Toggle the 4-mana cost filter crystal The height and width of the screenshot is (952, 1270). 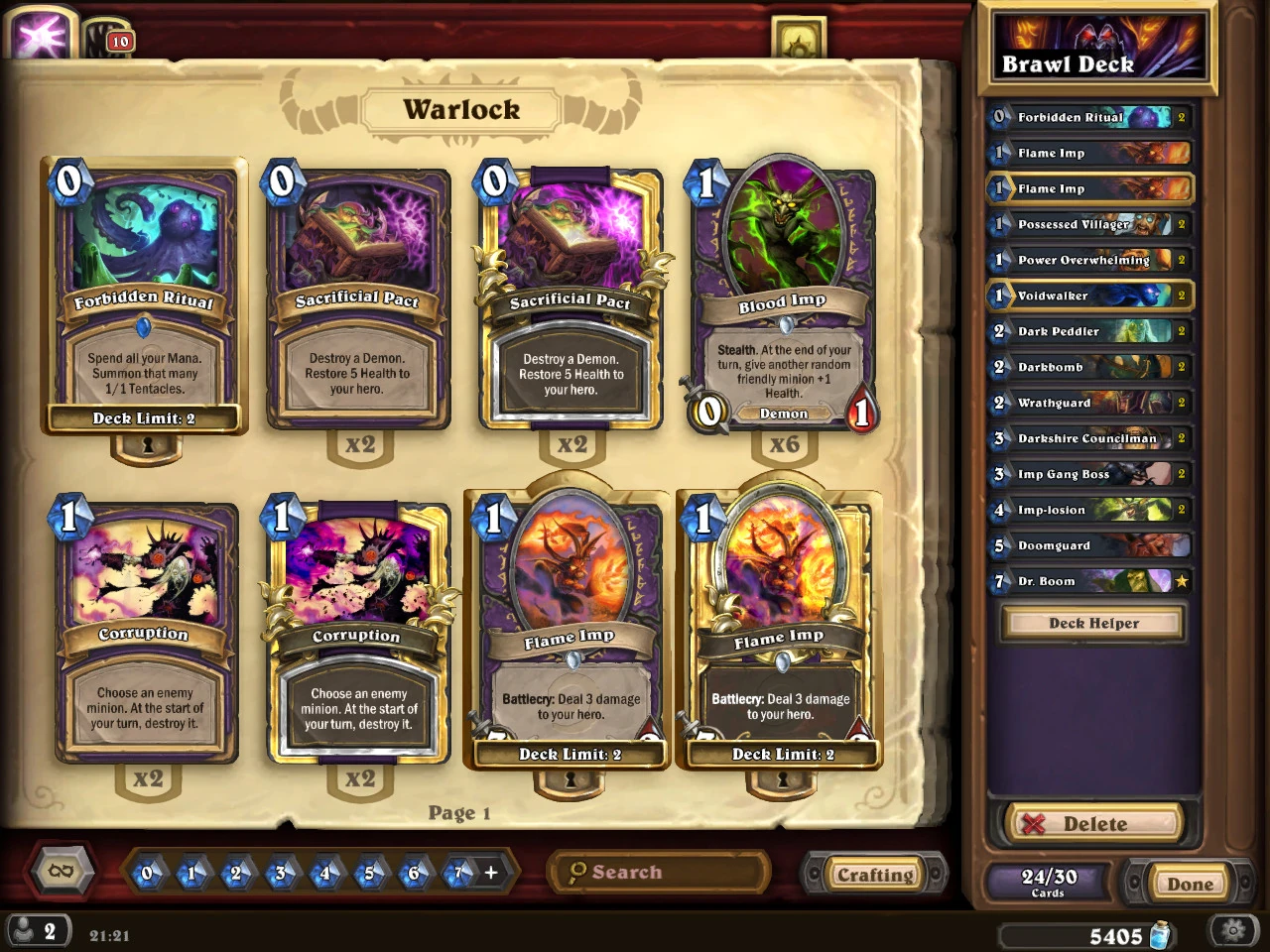tap(324, 873)
